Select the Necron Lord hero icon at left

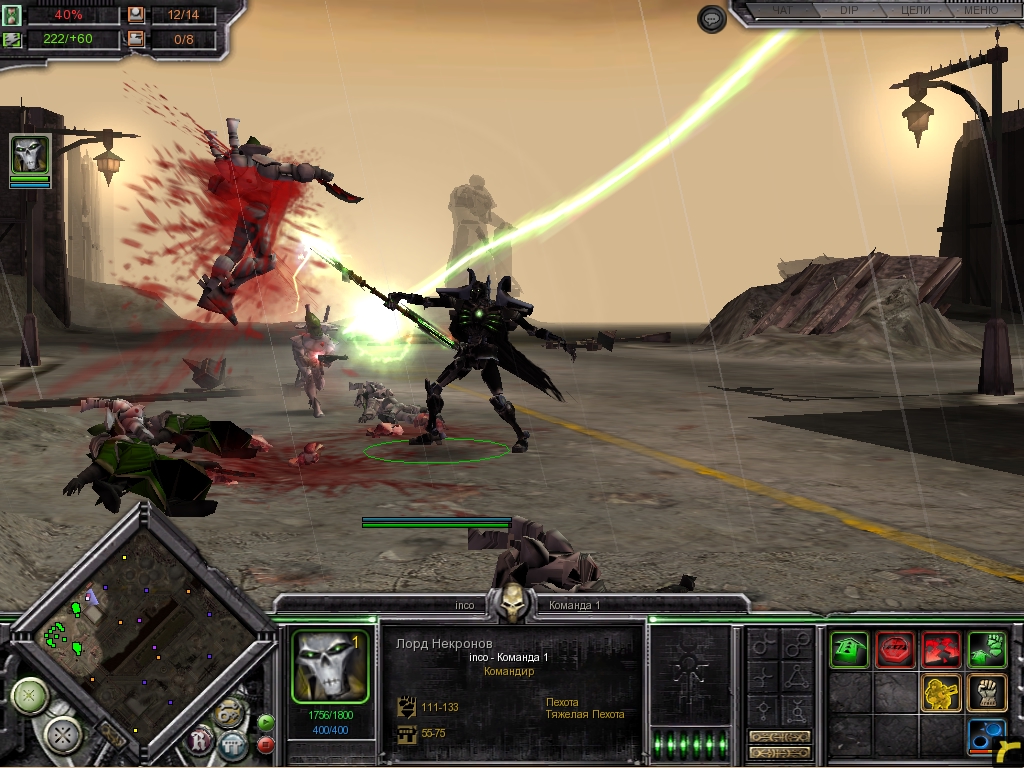pyautogui.click(x=30, y=155)
